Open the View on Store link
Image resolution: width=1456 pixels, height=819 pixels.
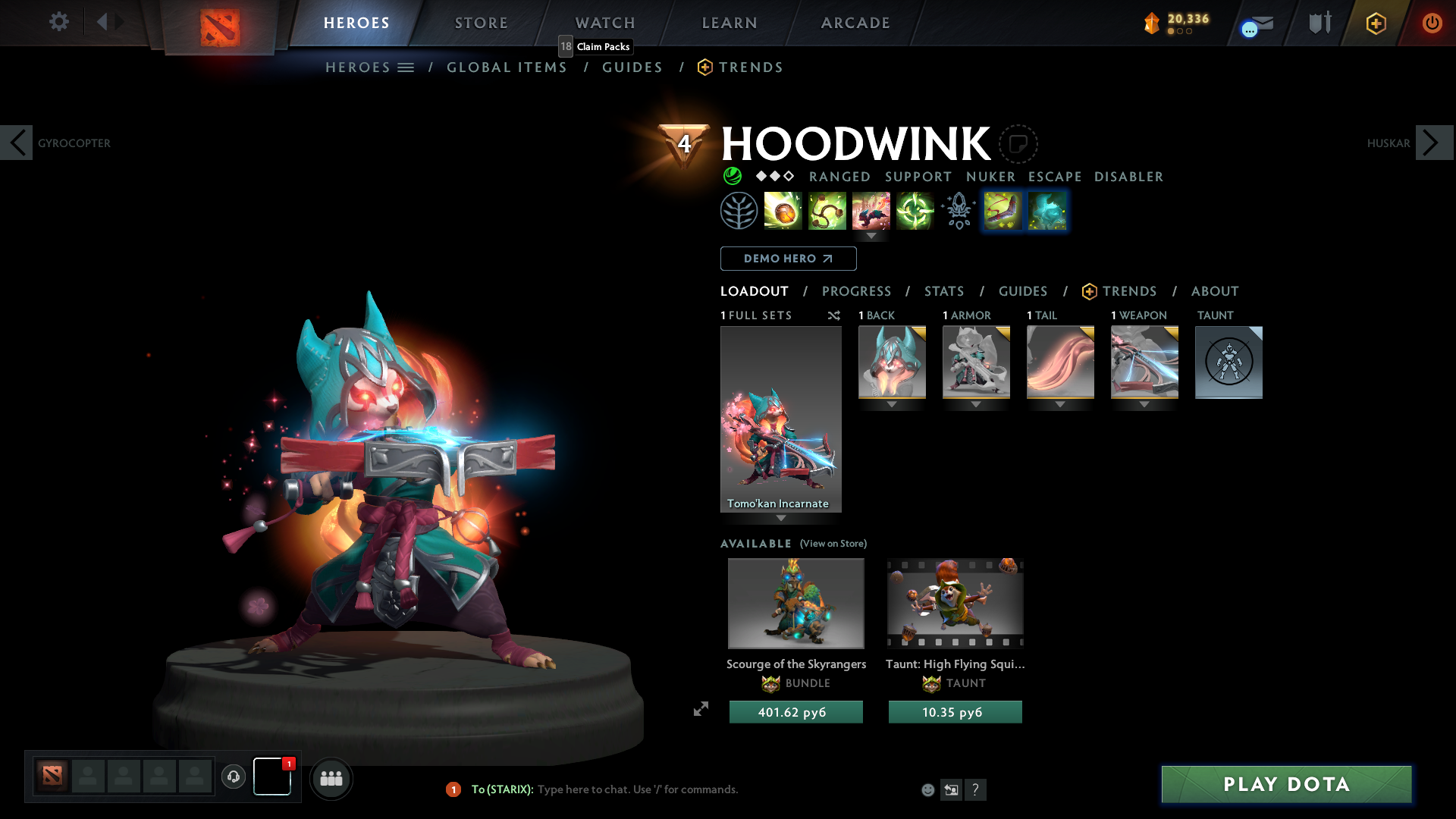point(833,544)
